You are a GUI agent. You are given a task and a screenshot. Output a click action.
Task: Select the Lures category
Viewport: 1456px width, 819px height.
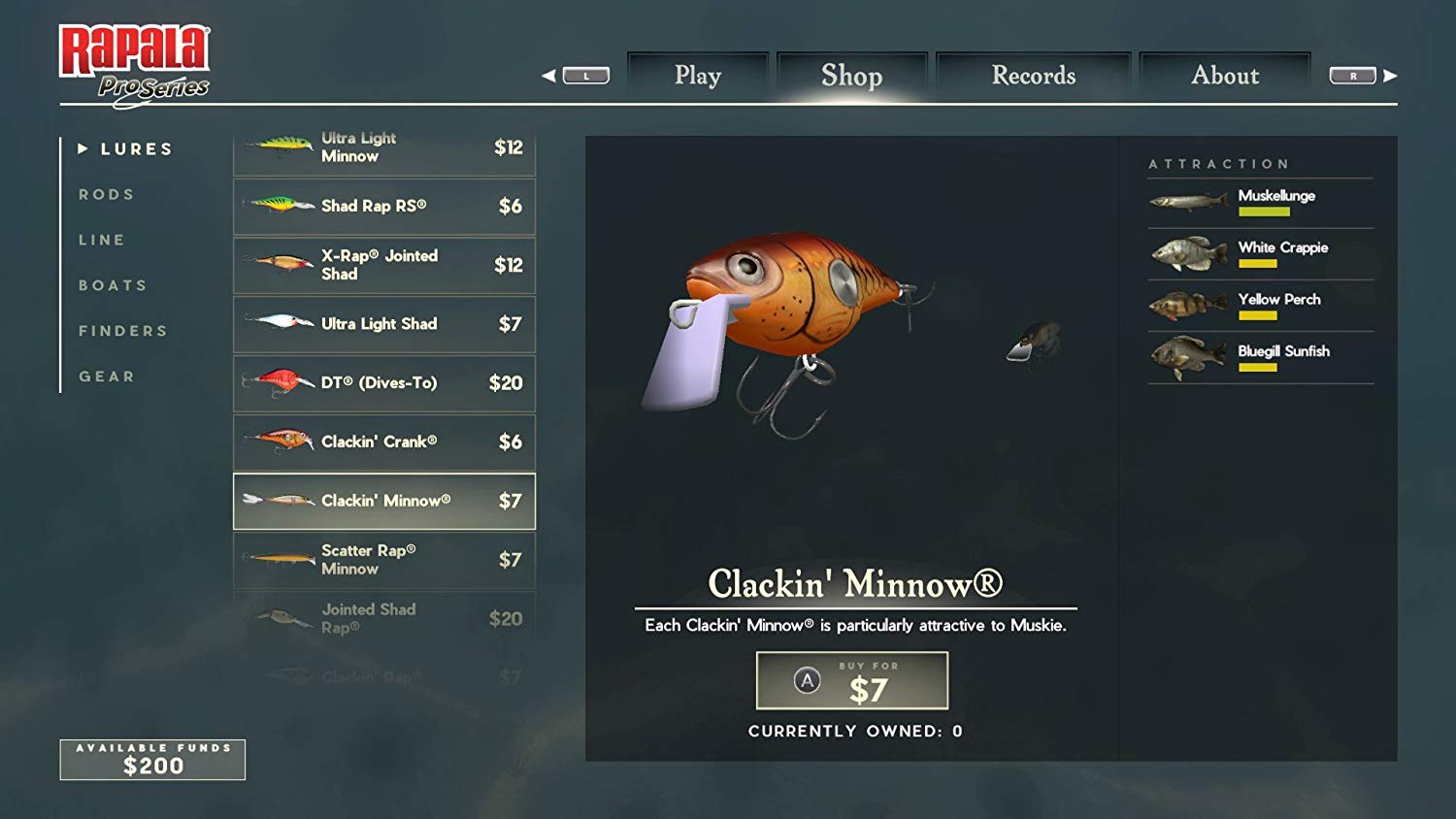coord(136,148)
